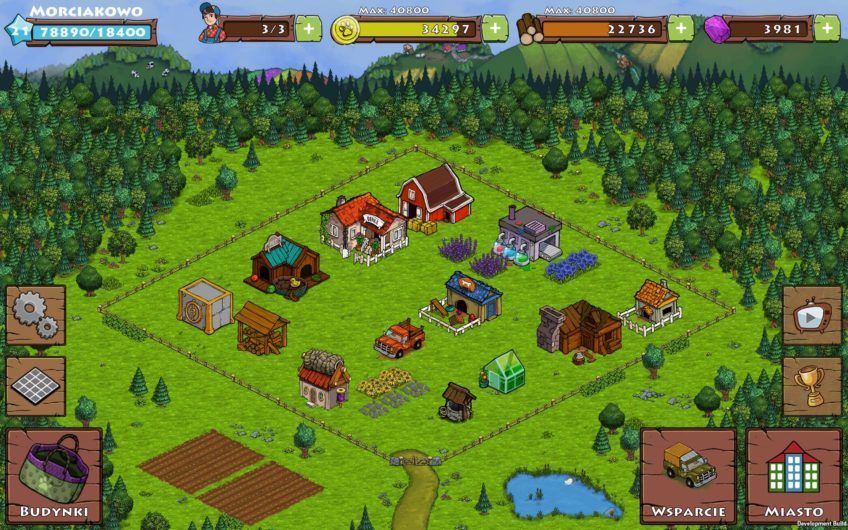Go to the Miasto city screen

793,476
